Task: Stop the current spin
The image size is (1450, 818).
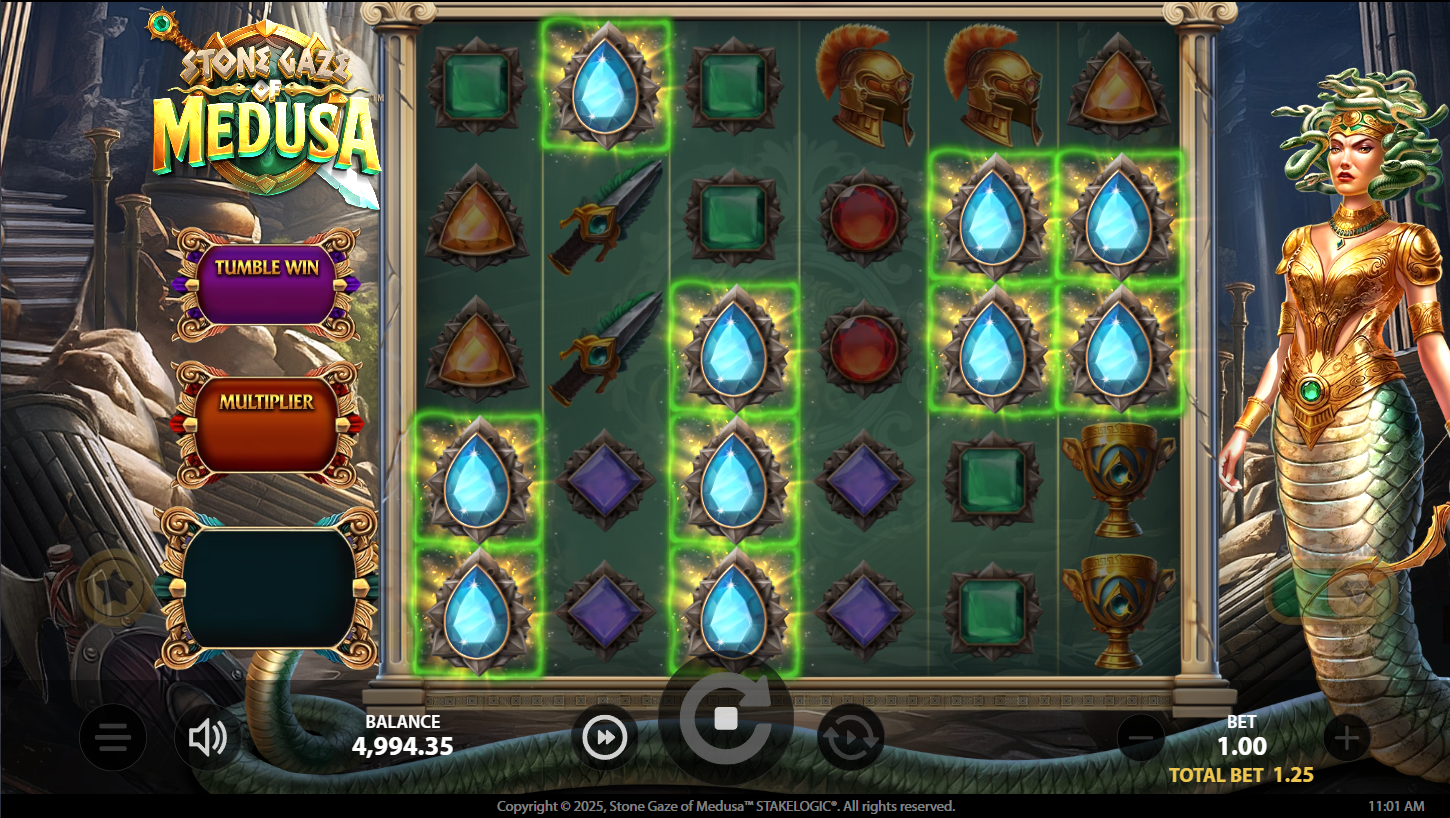Action: coord(726,719)
